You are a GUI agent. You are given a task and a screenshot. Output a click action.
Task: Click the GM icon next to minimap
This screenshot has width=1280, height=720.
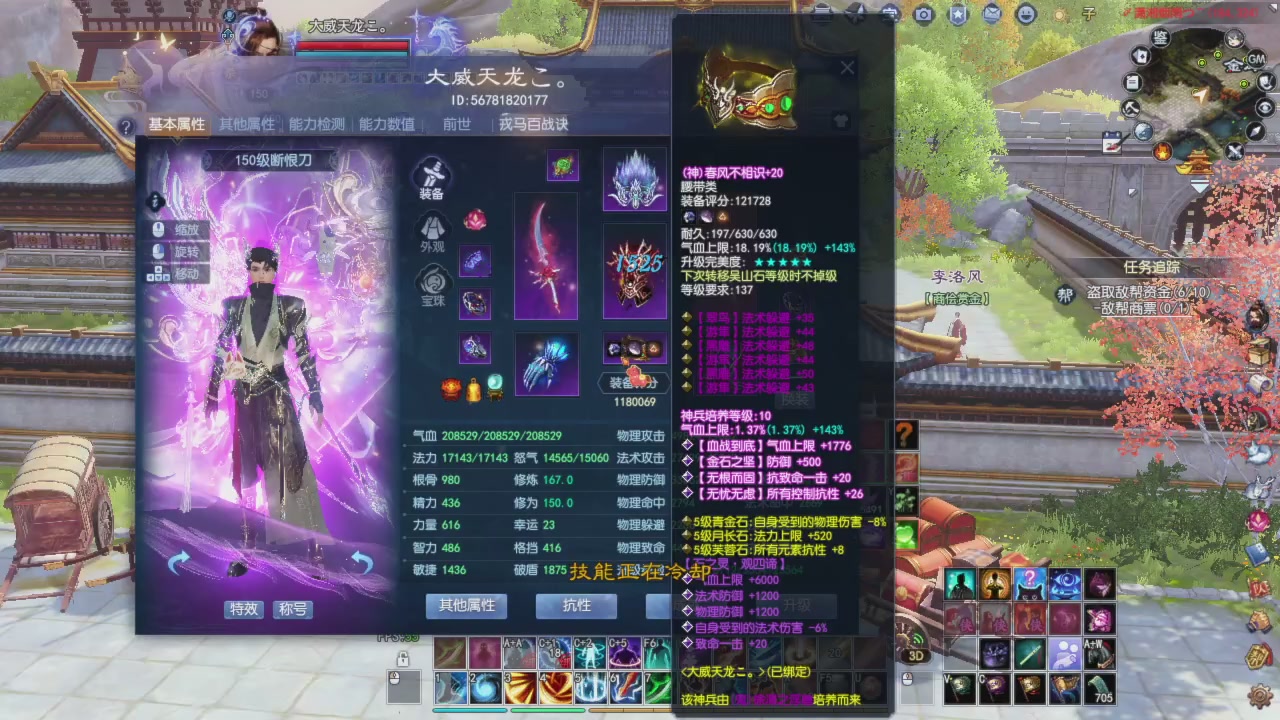pyautogui.click(x=1255, y=60)
